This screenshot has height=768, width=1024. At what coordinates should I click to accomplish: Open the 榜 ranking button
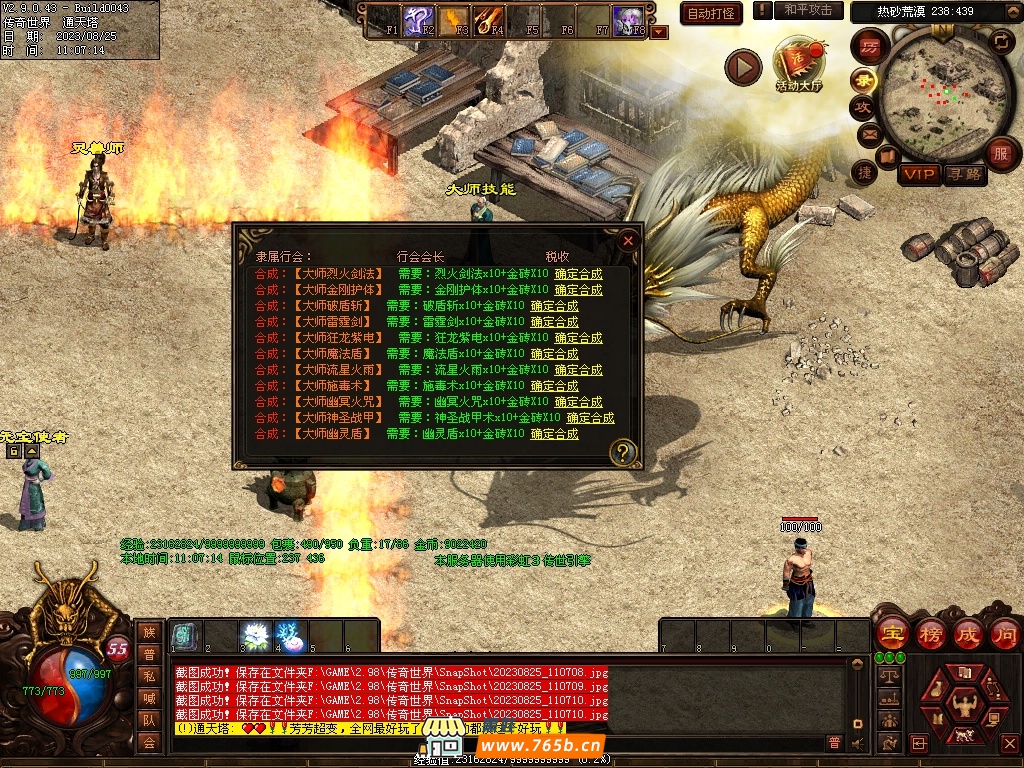(930, 633)
